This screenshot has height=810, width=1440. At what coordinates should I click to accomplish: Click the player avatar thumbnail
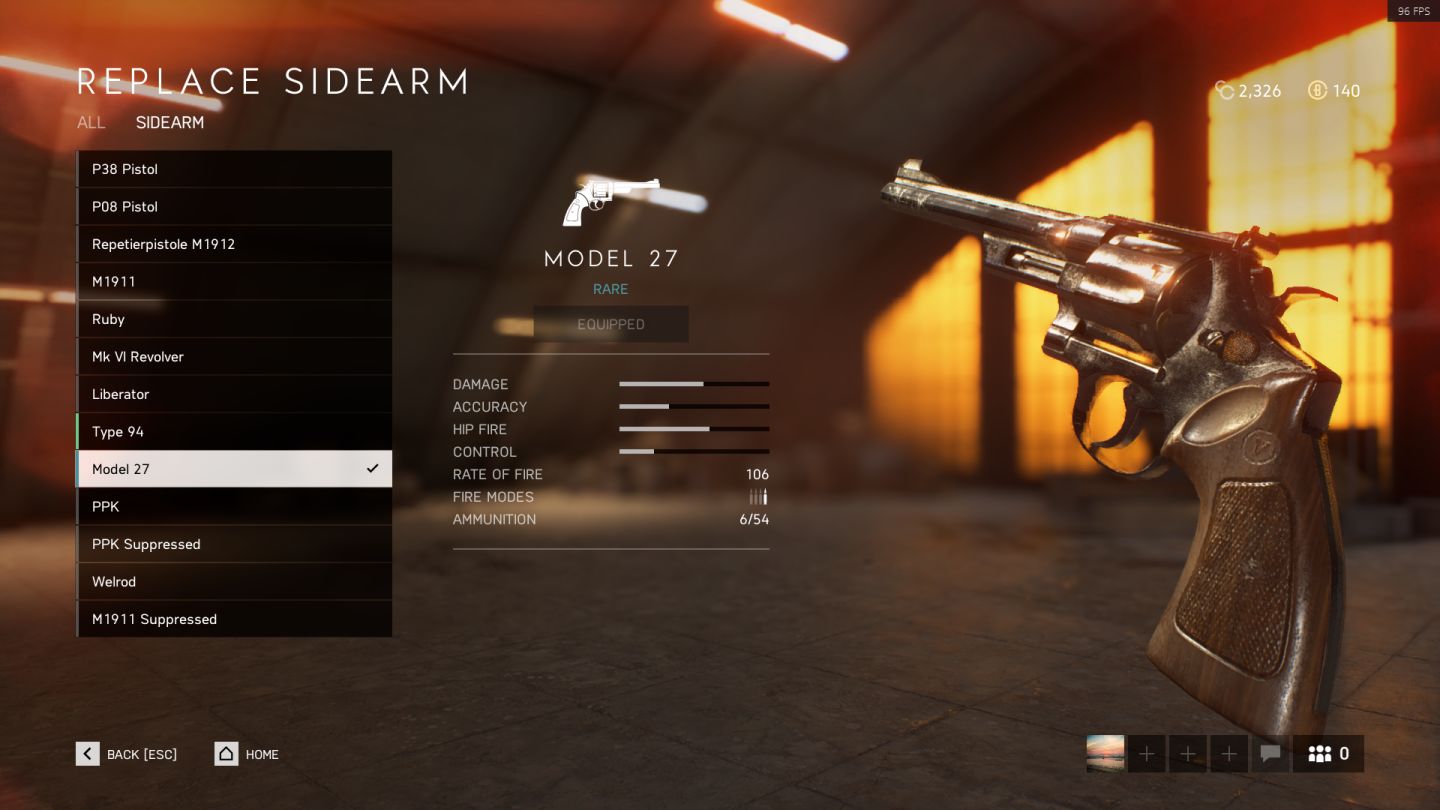click(1105, 754)
